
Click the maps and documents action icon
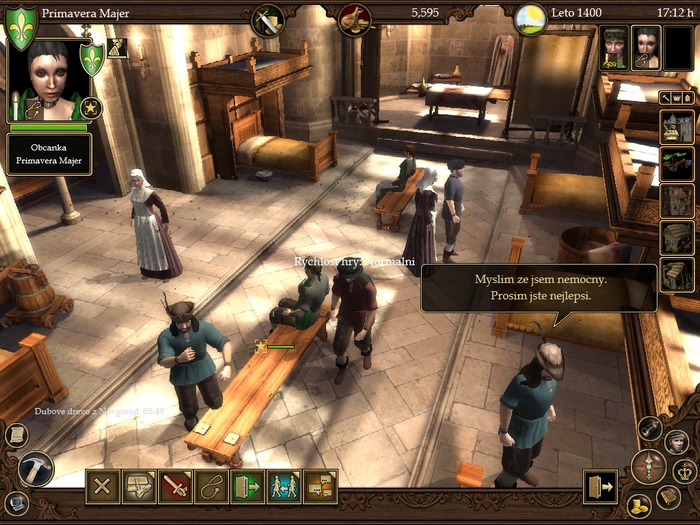click(x=139, y=487)
